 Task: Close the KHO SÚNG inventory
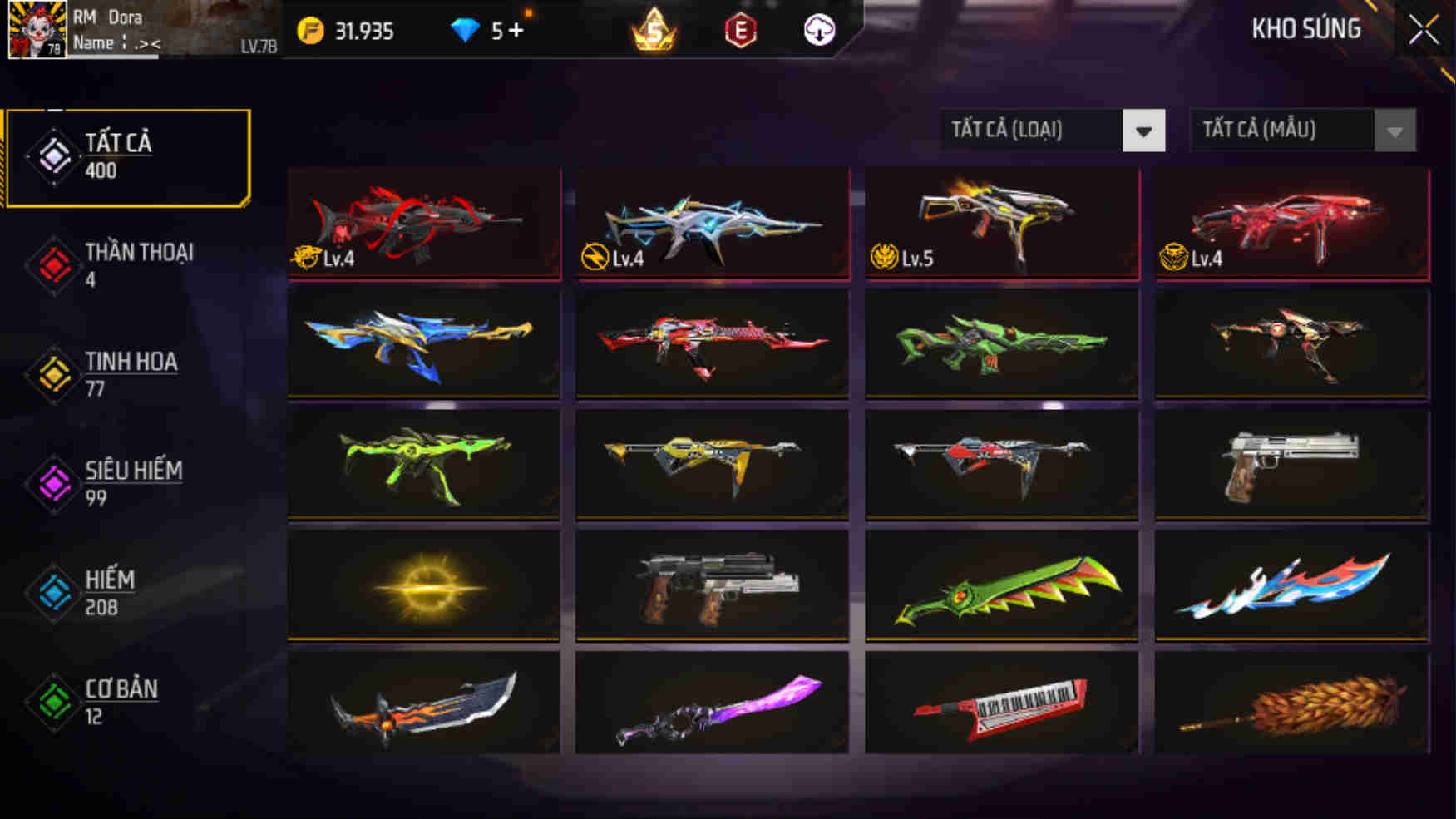[x=1423, y=28]
